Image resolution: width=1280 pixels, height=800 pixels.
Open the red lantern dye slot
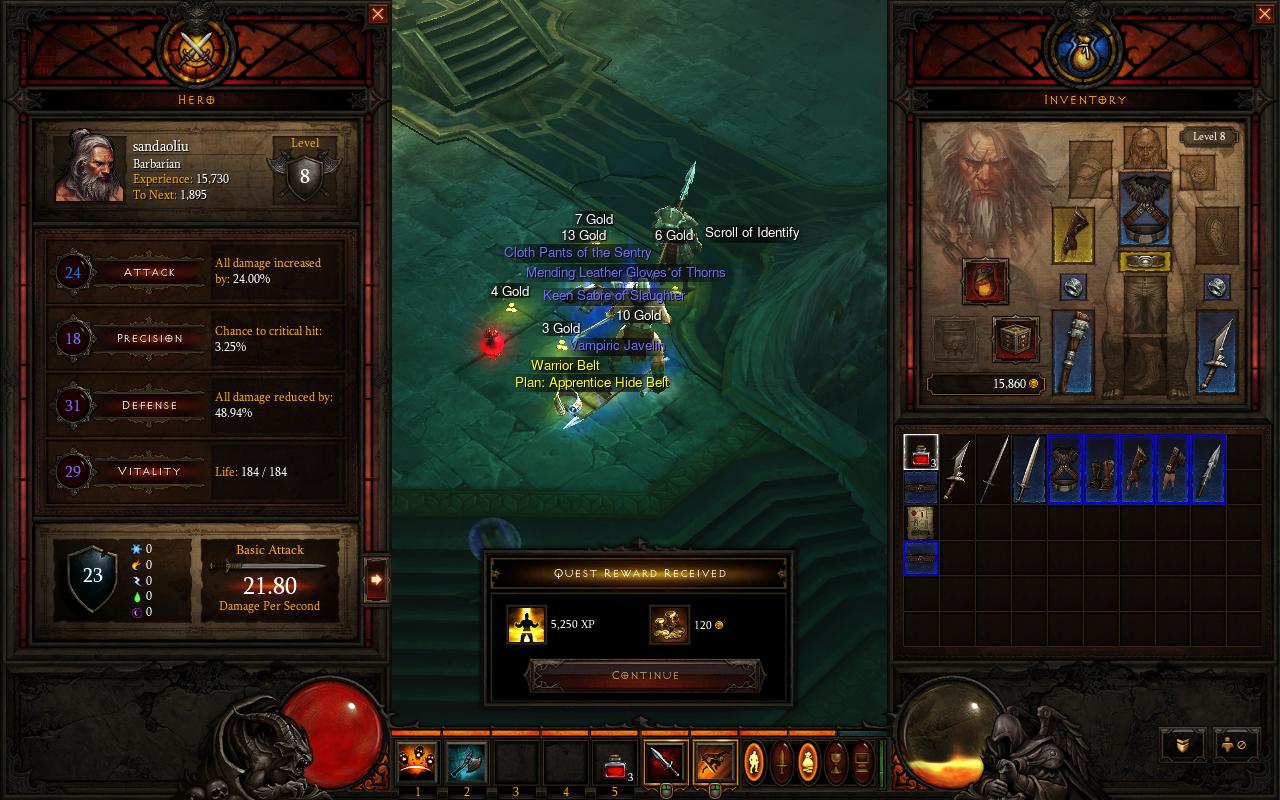coord(984,281)
